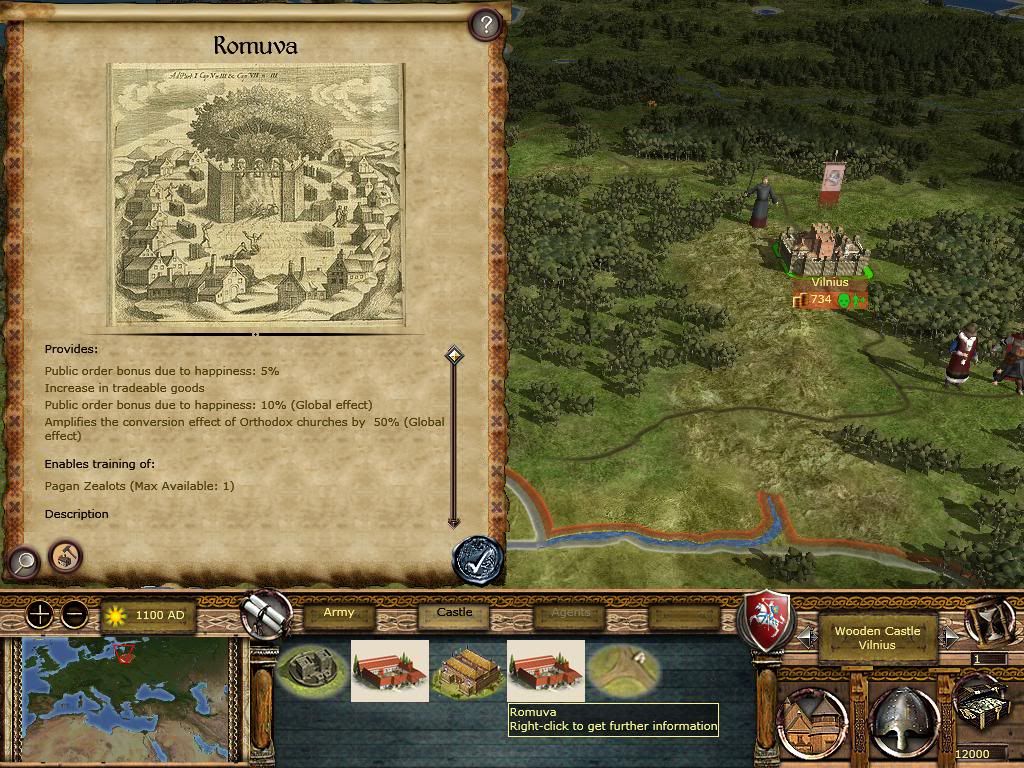The image size is (1024, 768).
Task: Open the building browser hammer icon
Action: (65, 556)
